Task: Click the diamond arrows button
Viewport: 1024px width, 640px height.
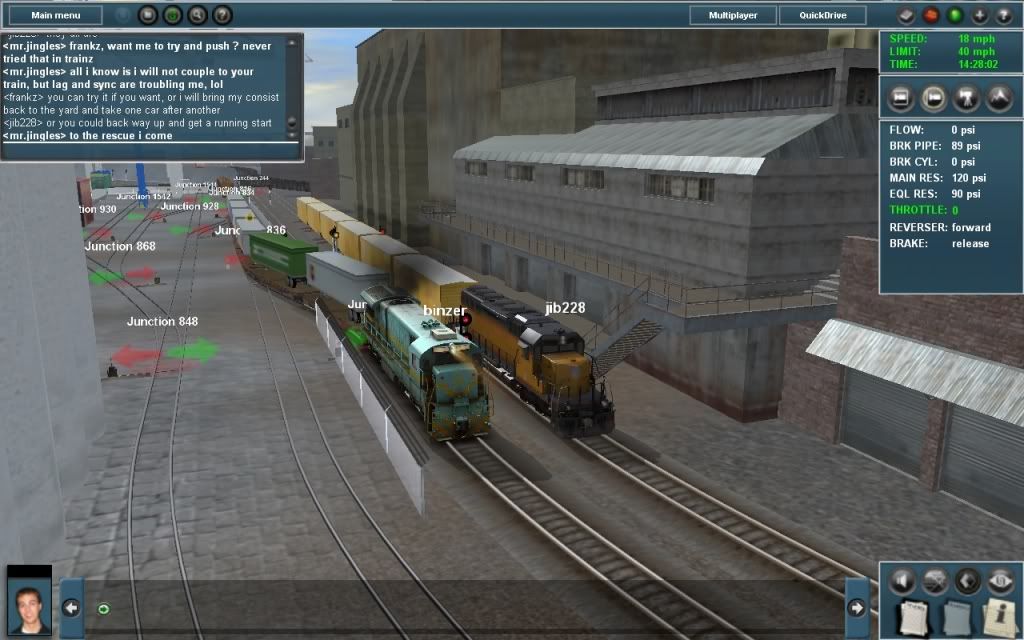Action: pos(967,581)
